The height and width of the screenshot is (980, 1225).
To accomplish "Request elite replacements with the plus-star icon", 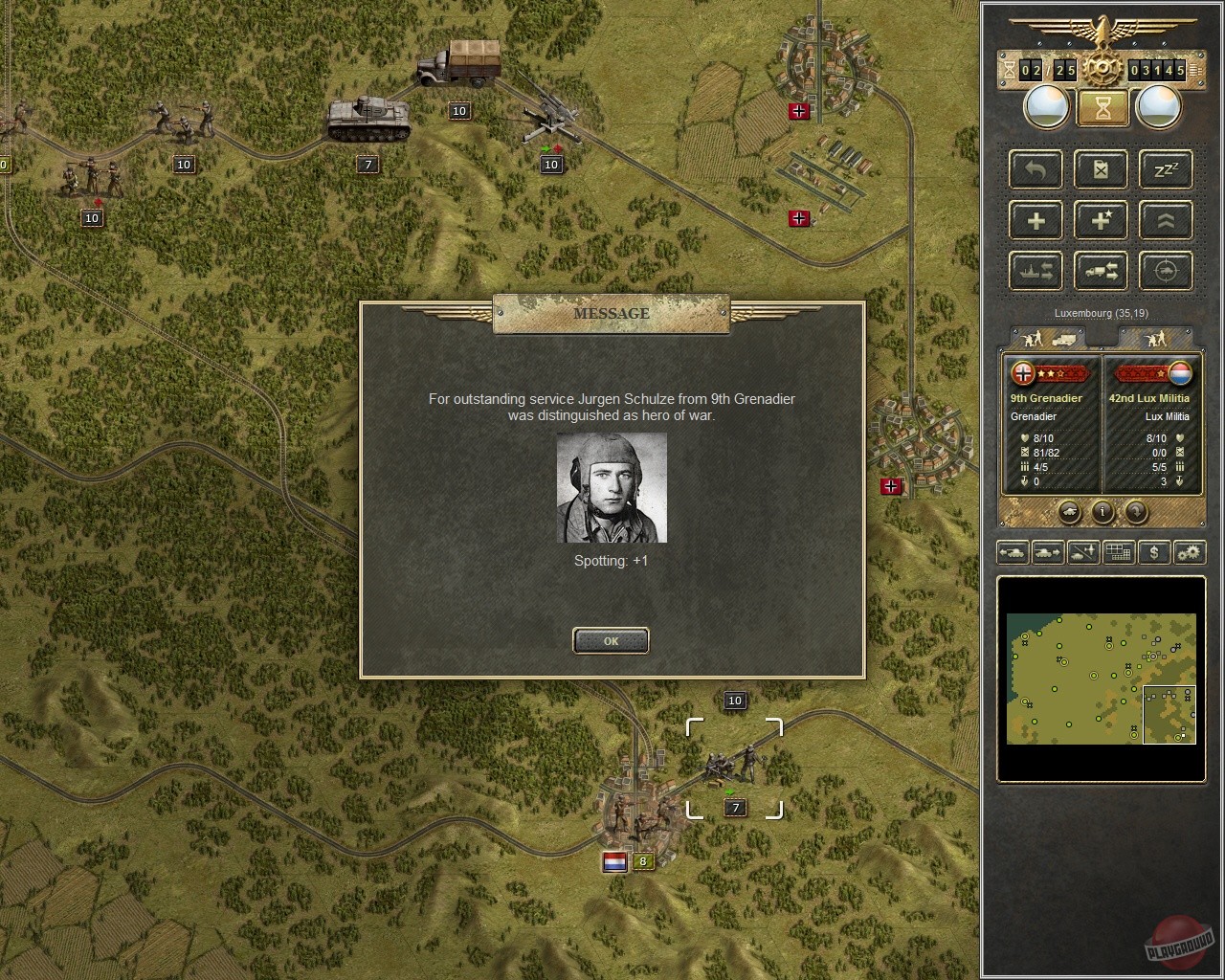I will (1100, 220).
